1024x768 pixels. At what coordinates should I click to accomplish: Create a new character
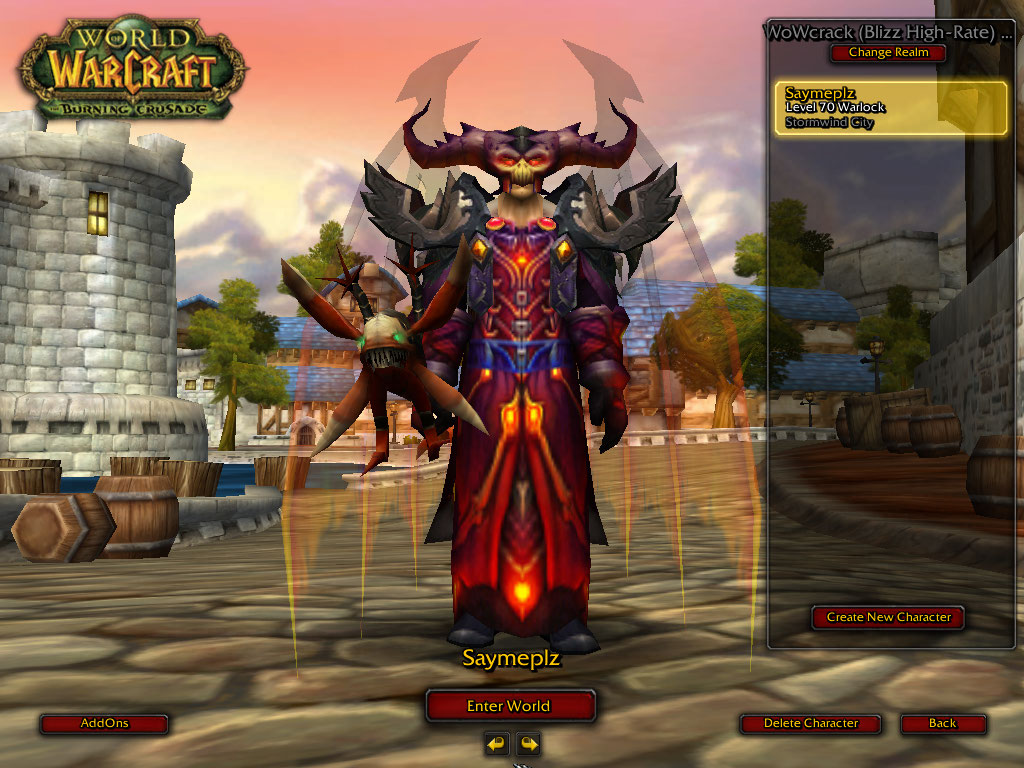coord(888,617)
